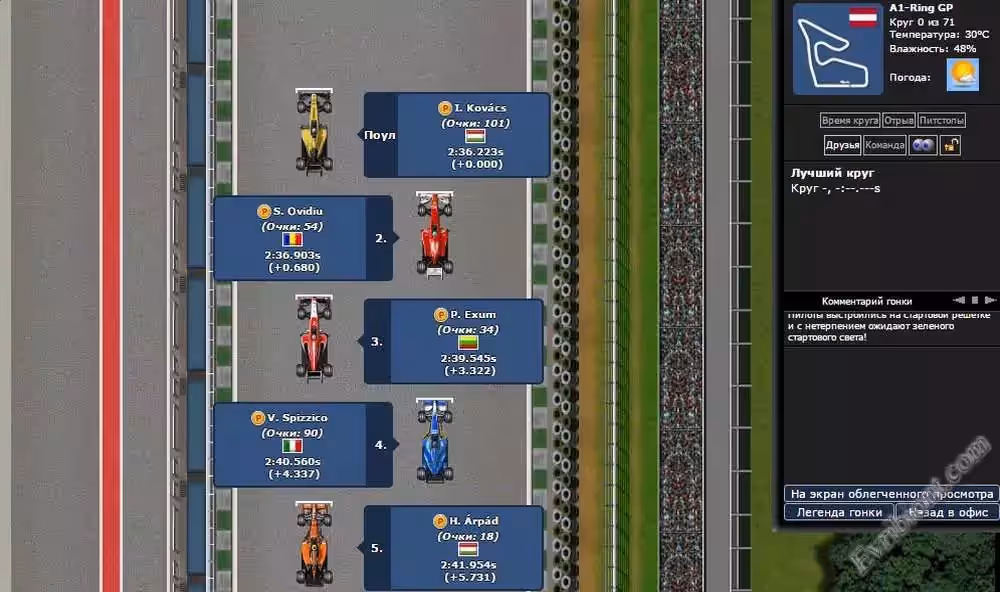Filter drivers by friends (Друзья)
The image size is (1000, 592).
tap(842, 145)
